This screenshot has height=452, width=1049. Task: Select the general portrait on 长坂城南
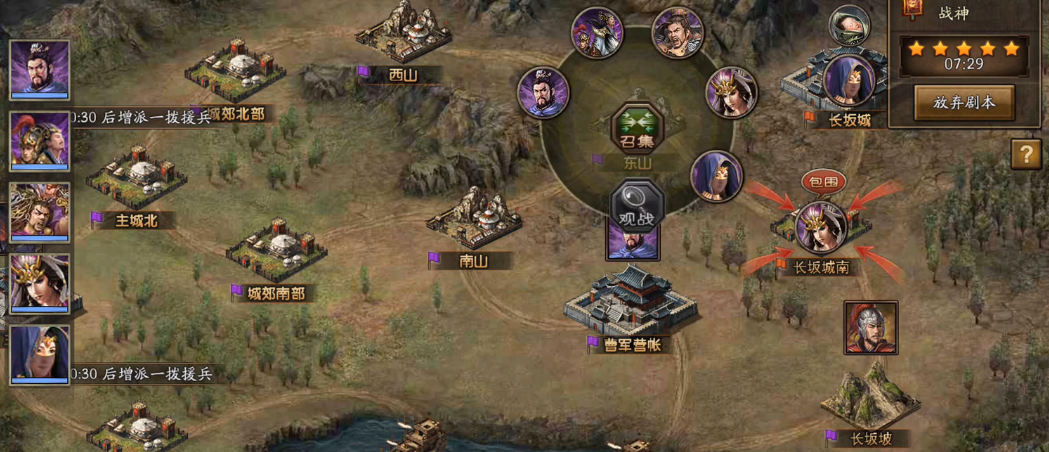[822, 227]
